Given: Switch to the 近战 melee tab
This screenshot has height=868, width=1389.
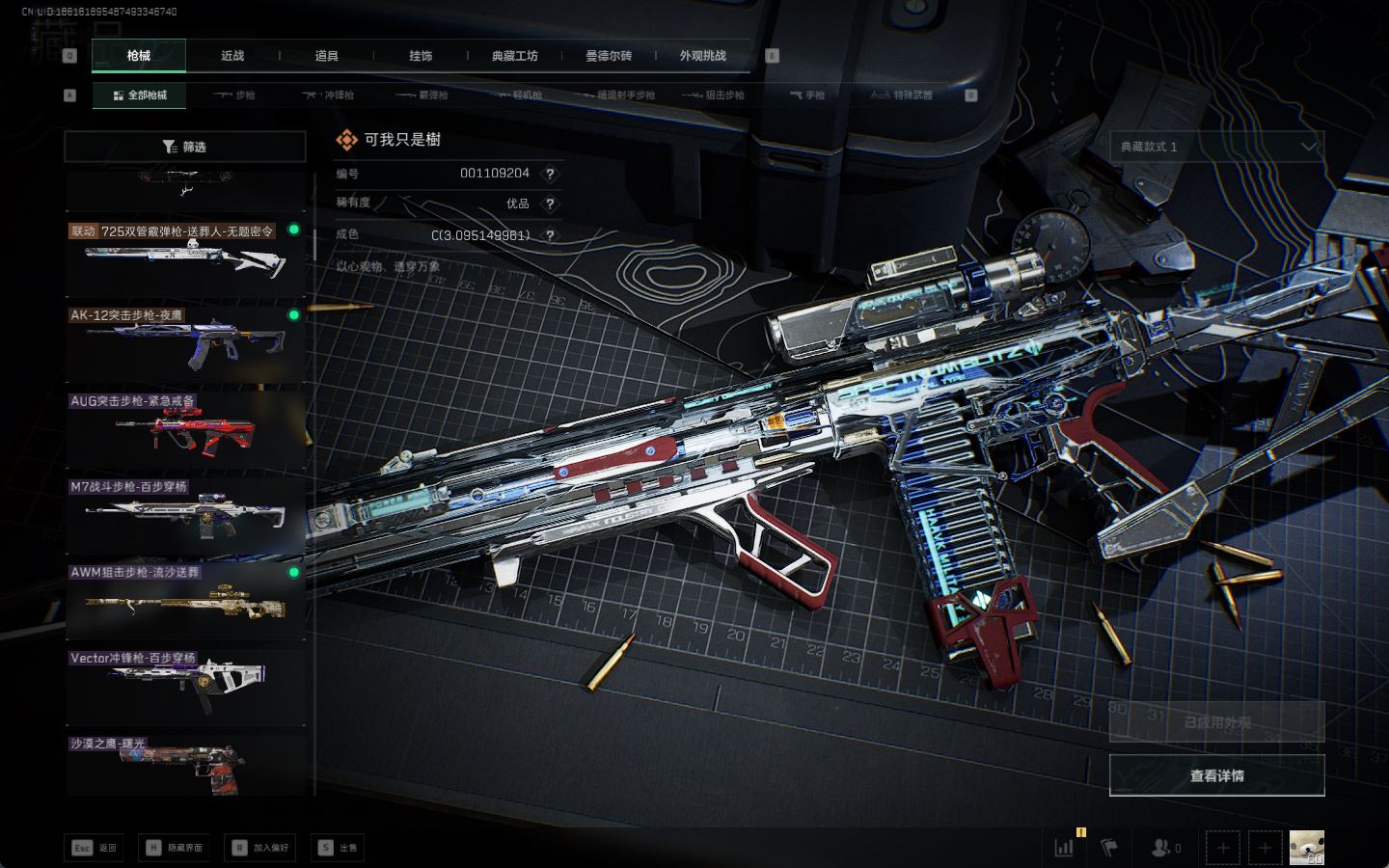Looking at the screenshot, I should [232, 56].
